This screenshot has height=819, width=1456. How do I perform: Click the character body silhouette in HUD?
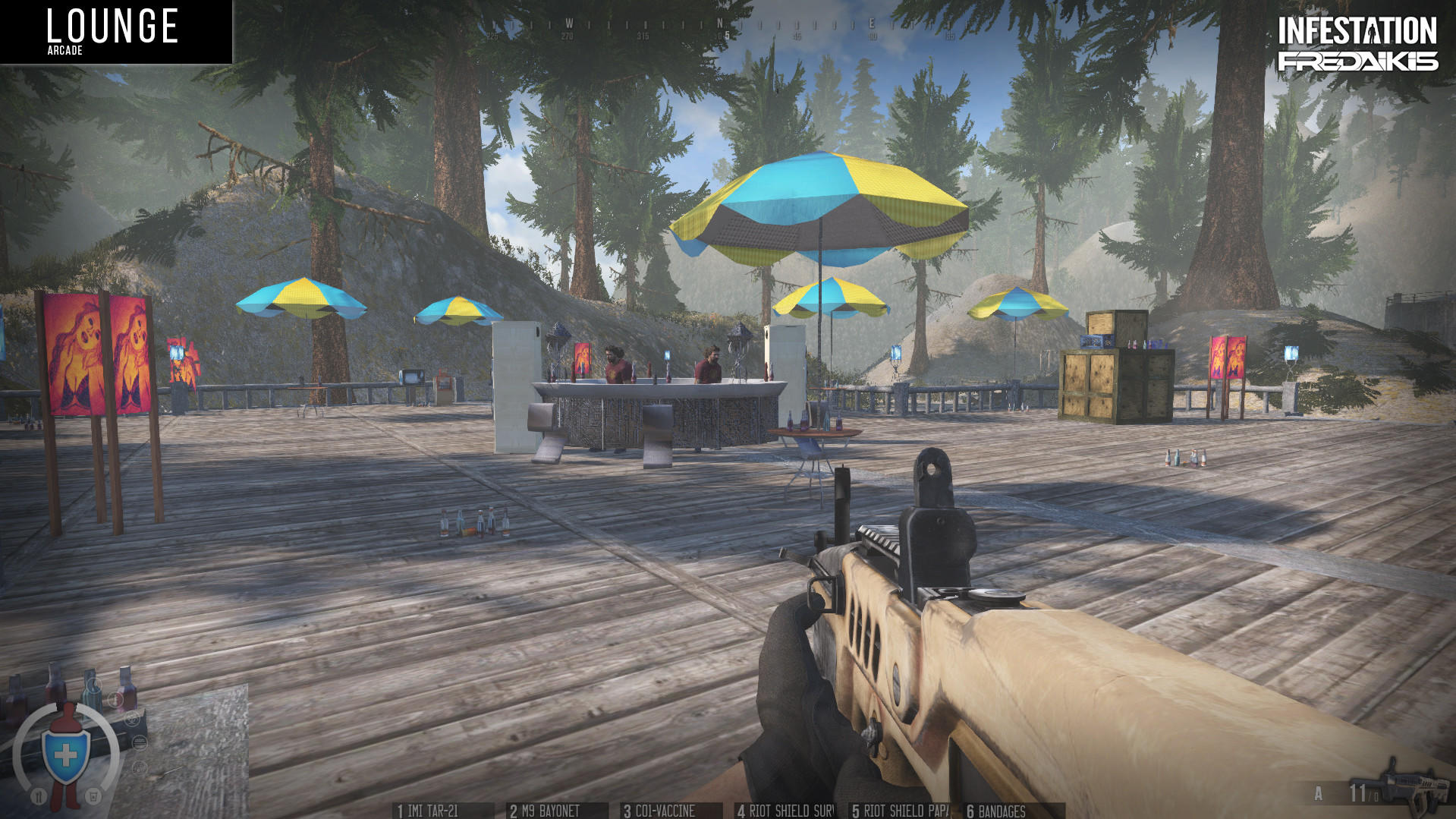coord(68,714)
